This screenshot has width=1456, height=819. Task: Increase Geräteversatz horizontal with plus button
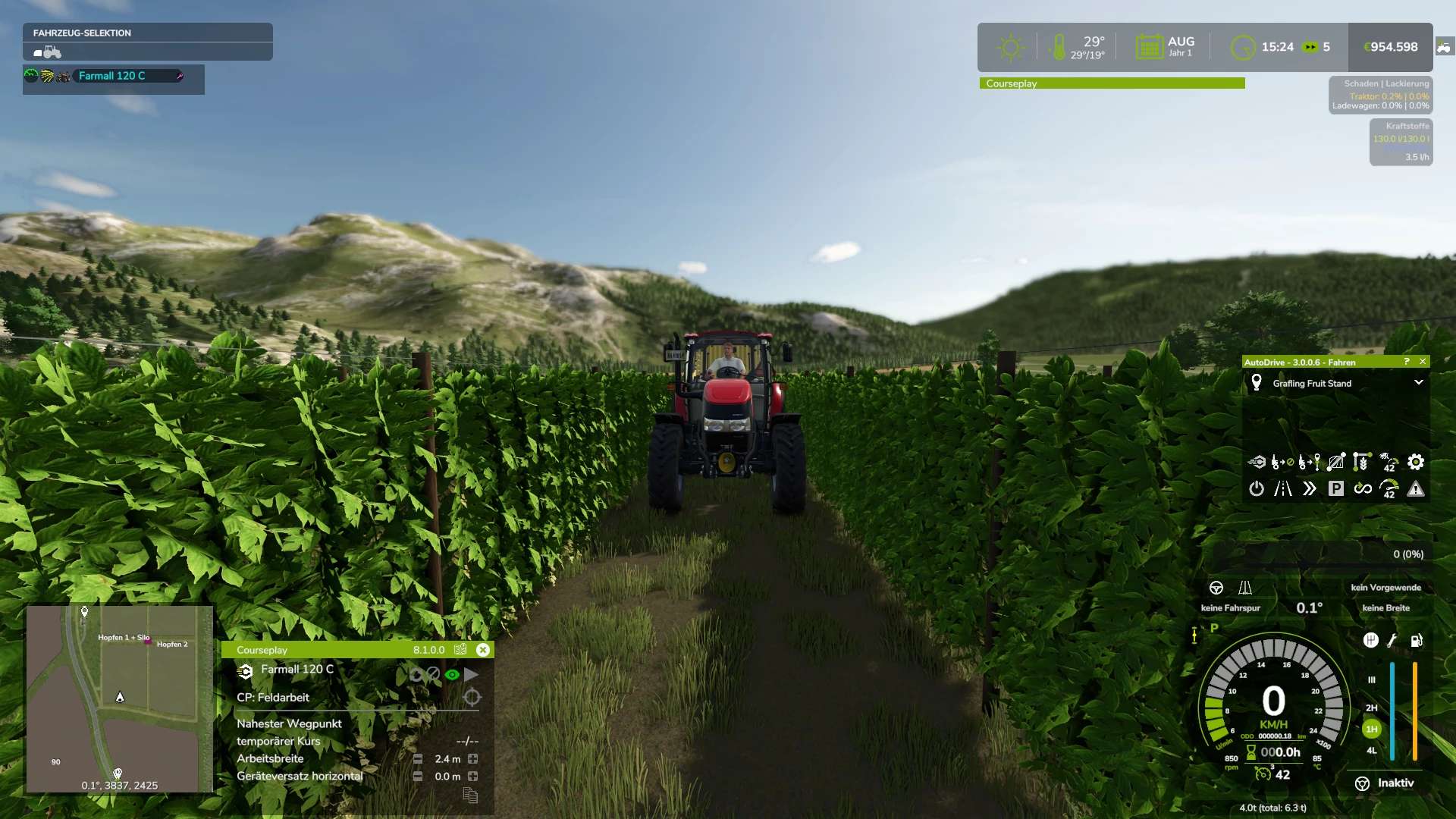pos(473,777)
